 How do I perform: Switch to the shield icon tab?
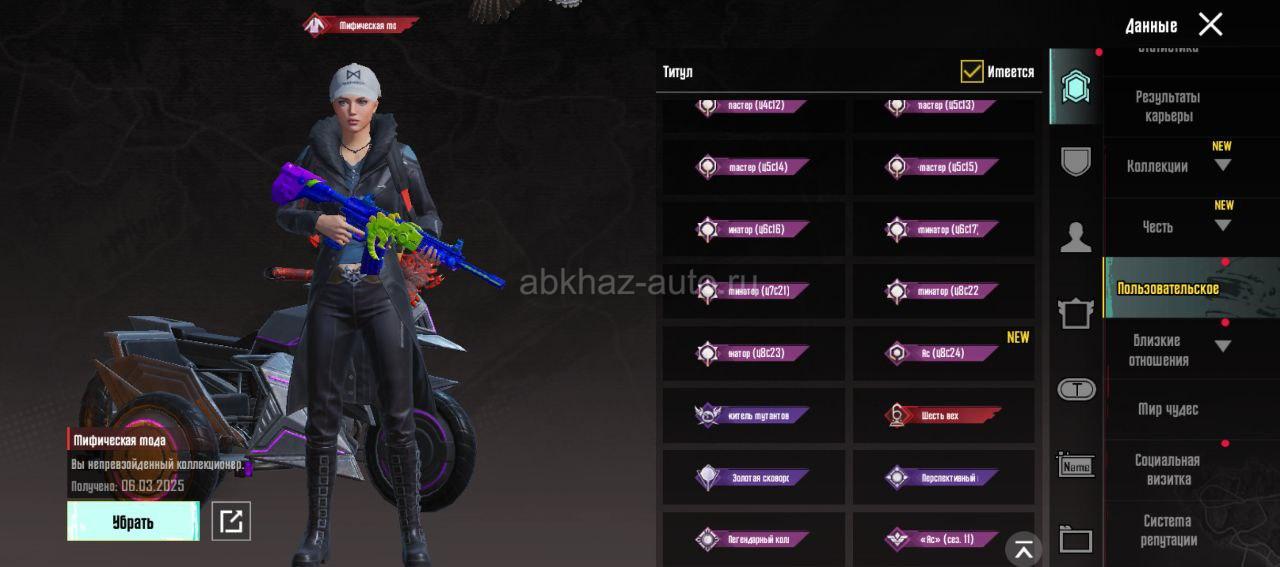(x=1076, y=160)
